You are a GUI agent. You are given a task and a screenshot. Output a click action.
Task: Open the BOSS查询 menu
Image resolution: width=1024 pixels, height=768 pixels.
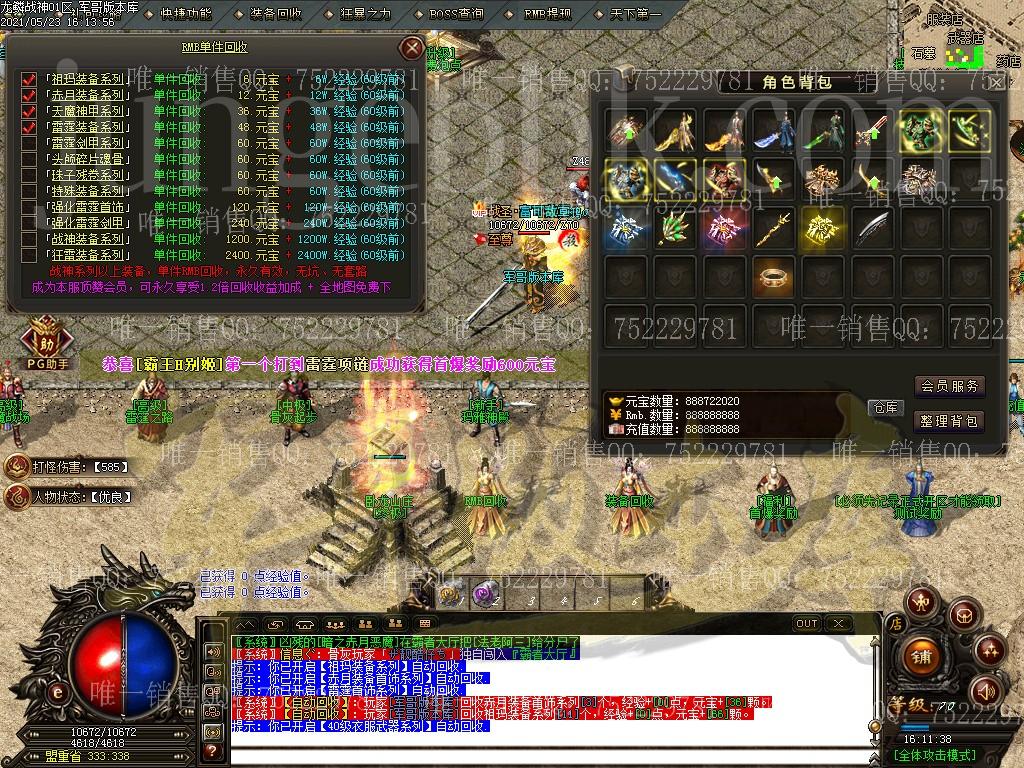tap(456, 15)
